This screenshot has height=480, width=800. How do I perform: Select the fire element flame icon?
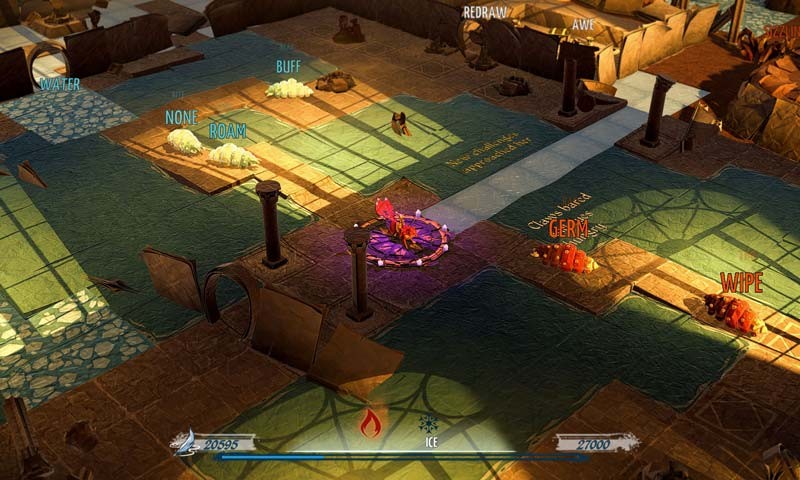click(371, 424)
